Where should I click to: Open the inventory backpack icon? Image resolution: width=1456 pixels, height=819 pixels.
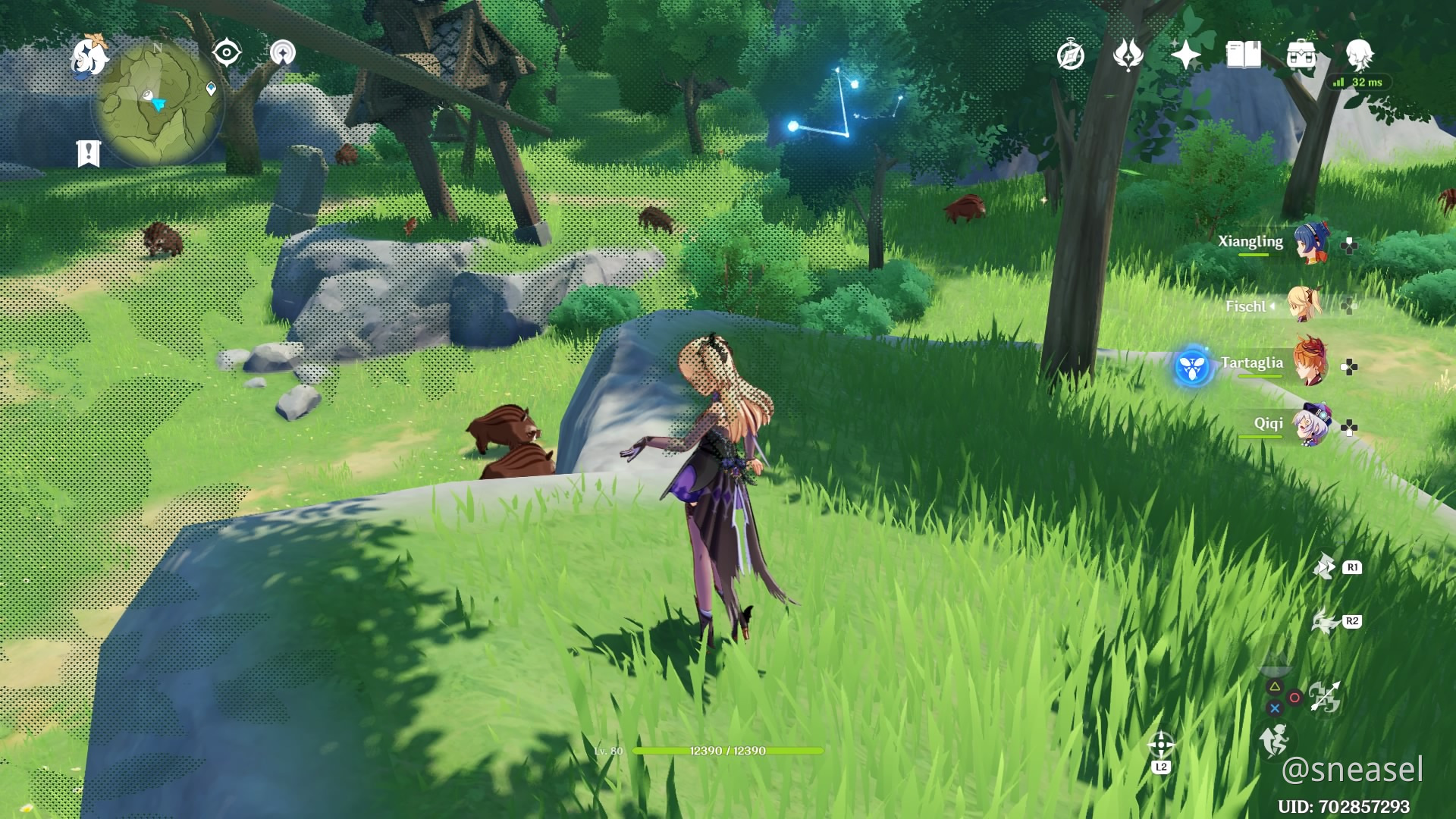(x=1301, y=55)
